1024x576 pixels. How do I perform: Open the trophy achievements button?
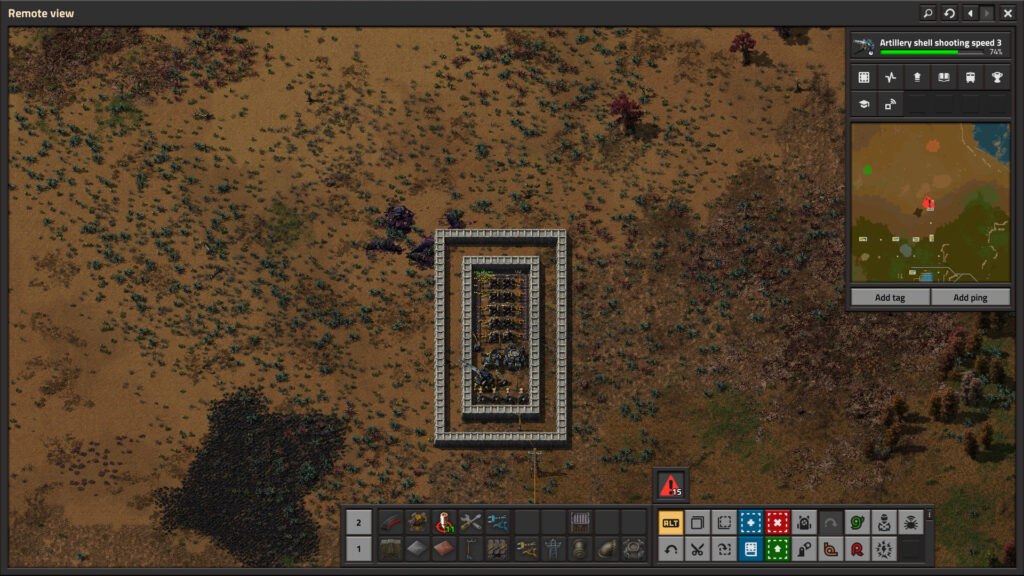tap(996, 77)
